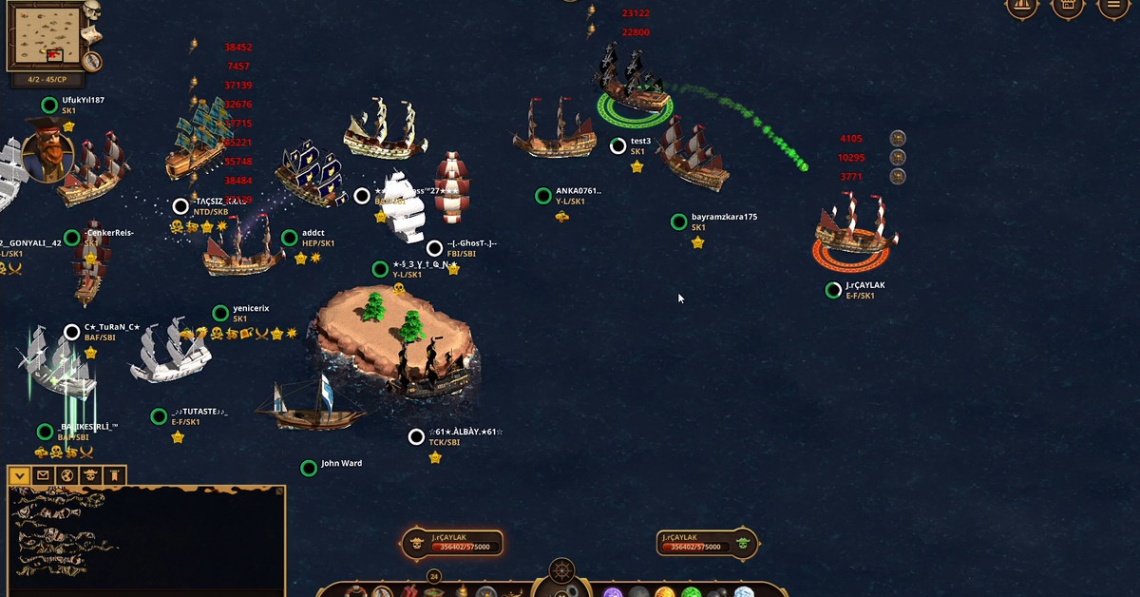Use the green cauldron item marked 24
1140x597 pixels.
pos(434,590)
